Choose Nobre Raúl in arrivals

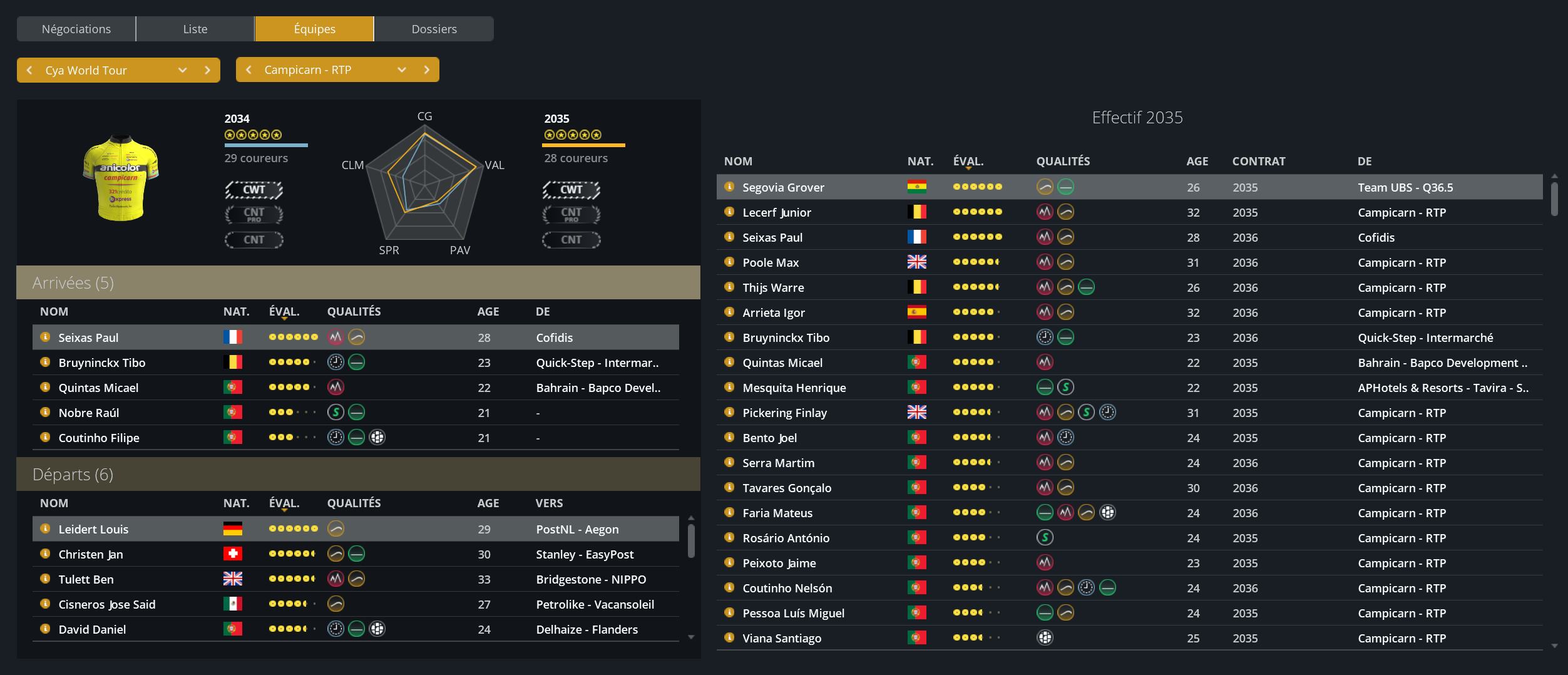point(88,413)
